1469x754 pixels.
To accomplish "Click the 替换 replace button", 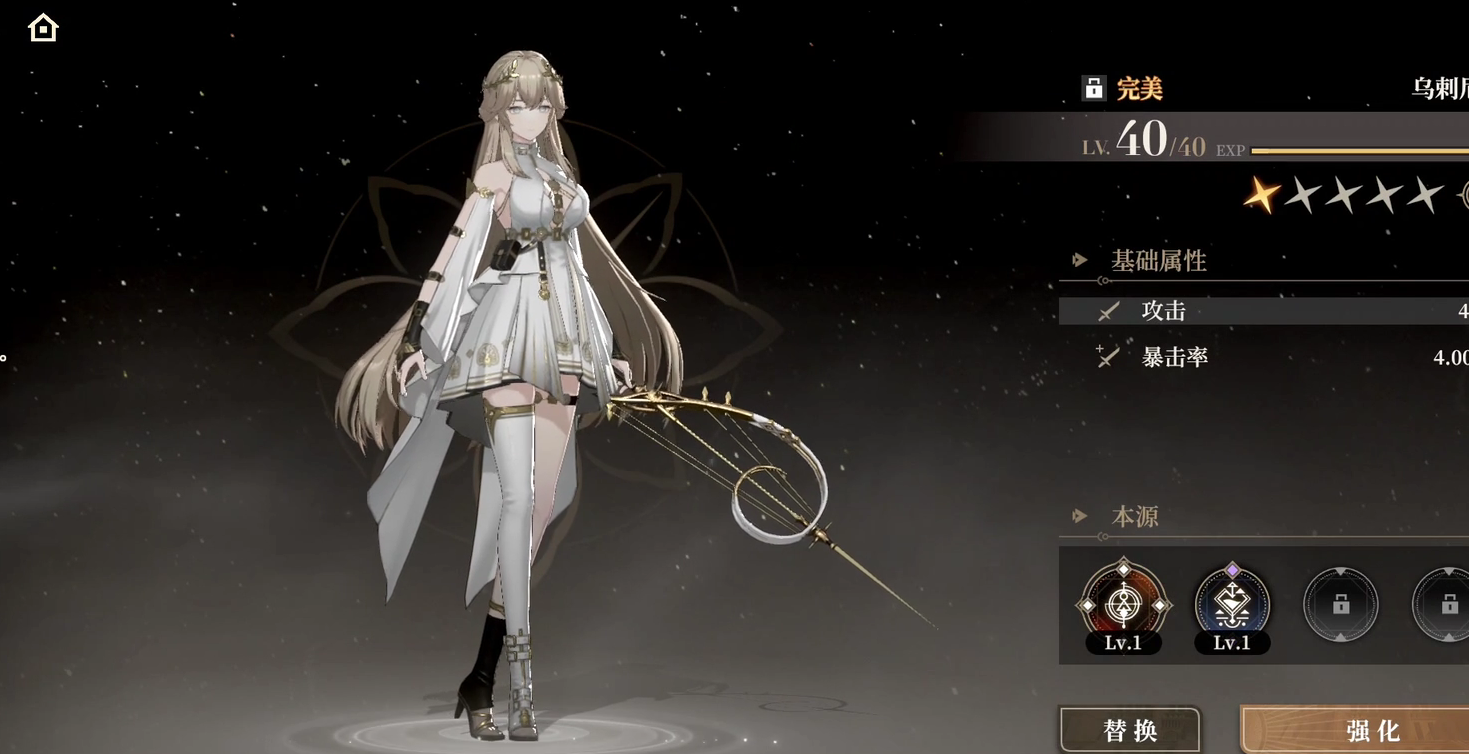I will pos(1130,730).
